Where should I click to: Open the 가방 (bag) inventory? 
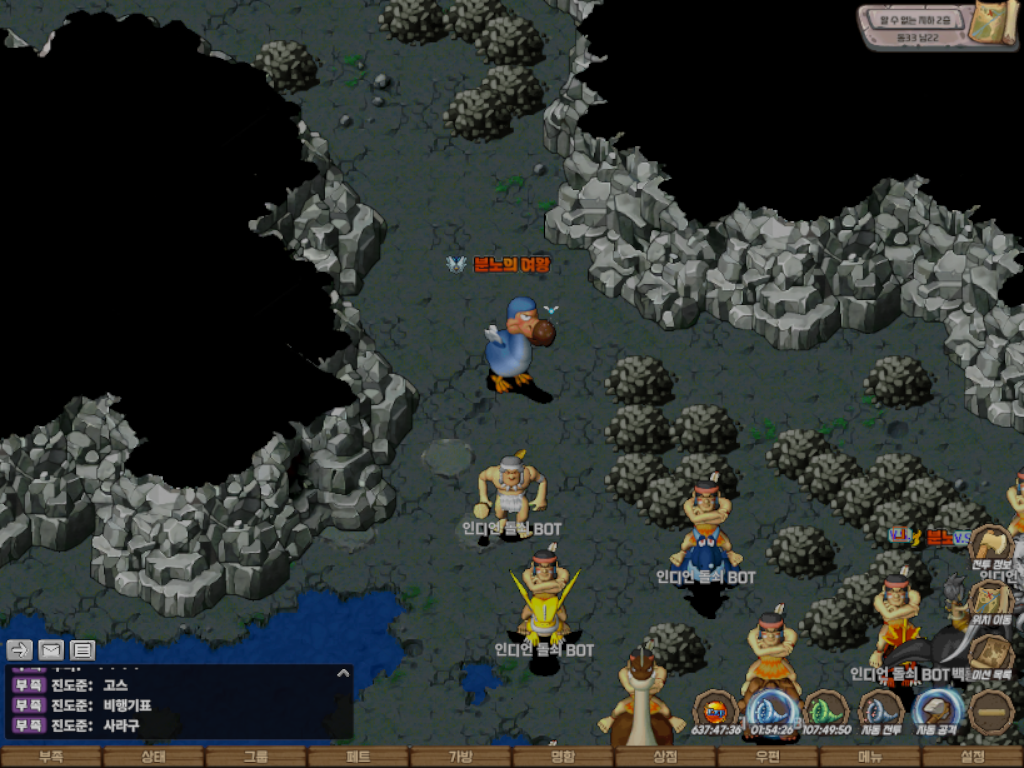[460, 757]
